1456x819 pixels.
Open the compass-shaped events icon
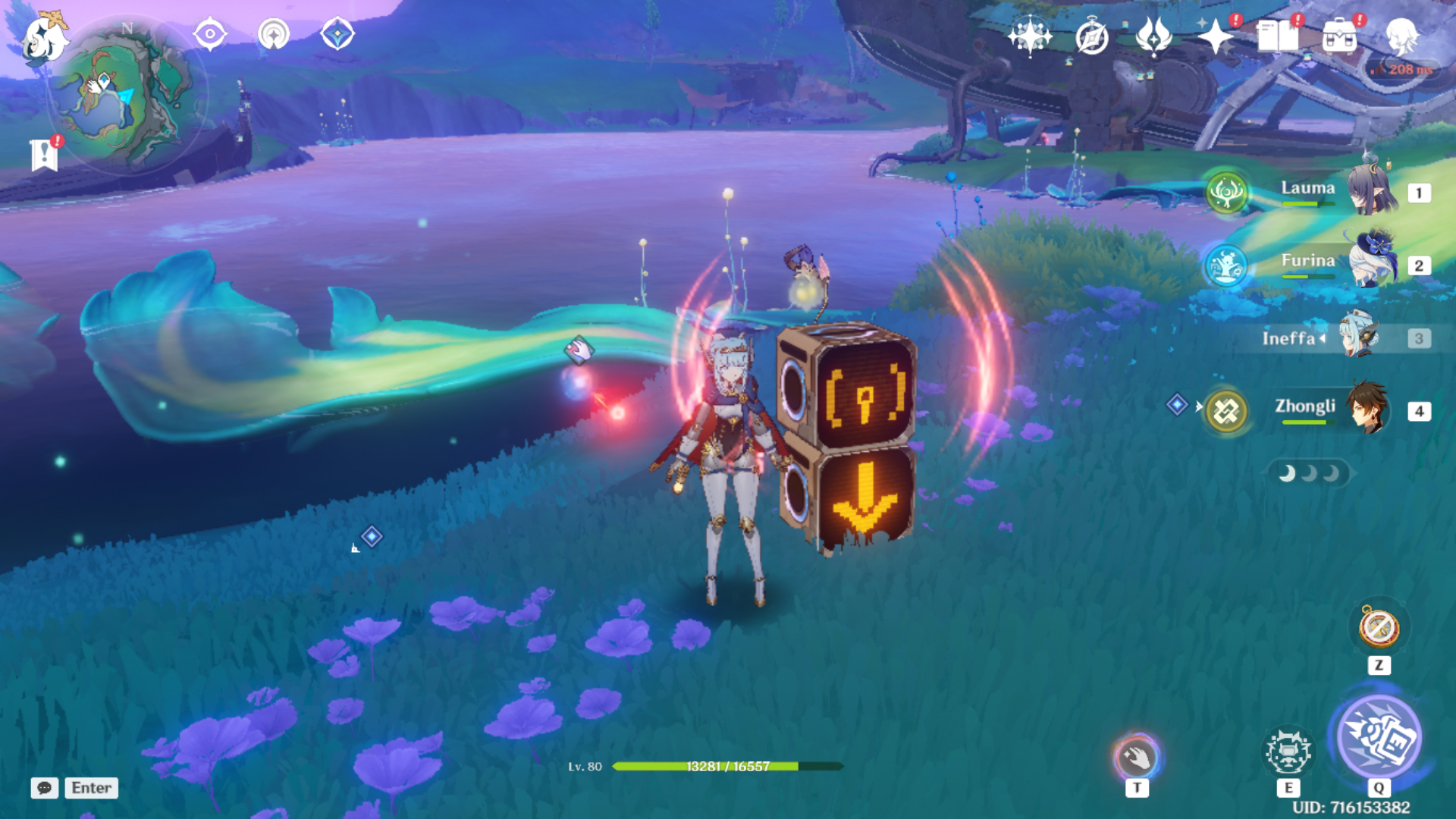click(1091, 36)
